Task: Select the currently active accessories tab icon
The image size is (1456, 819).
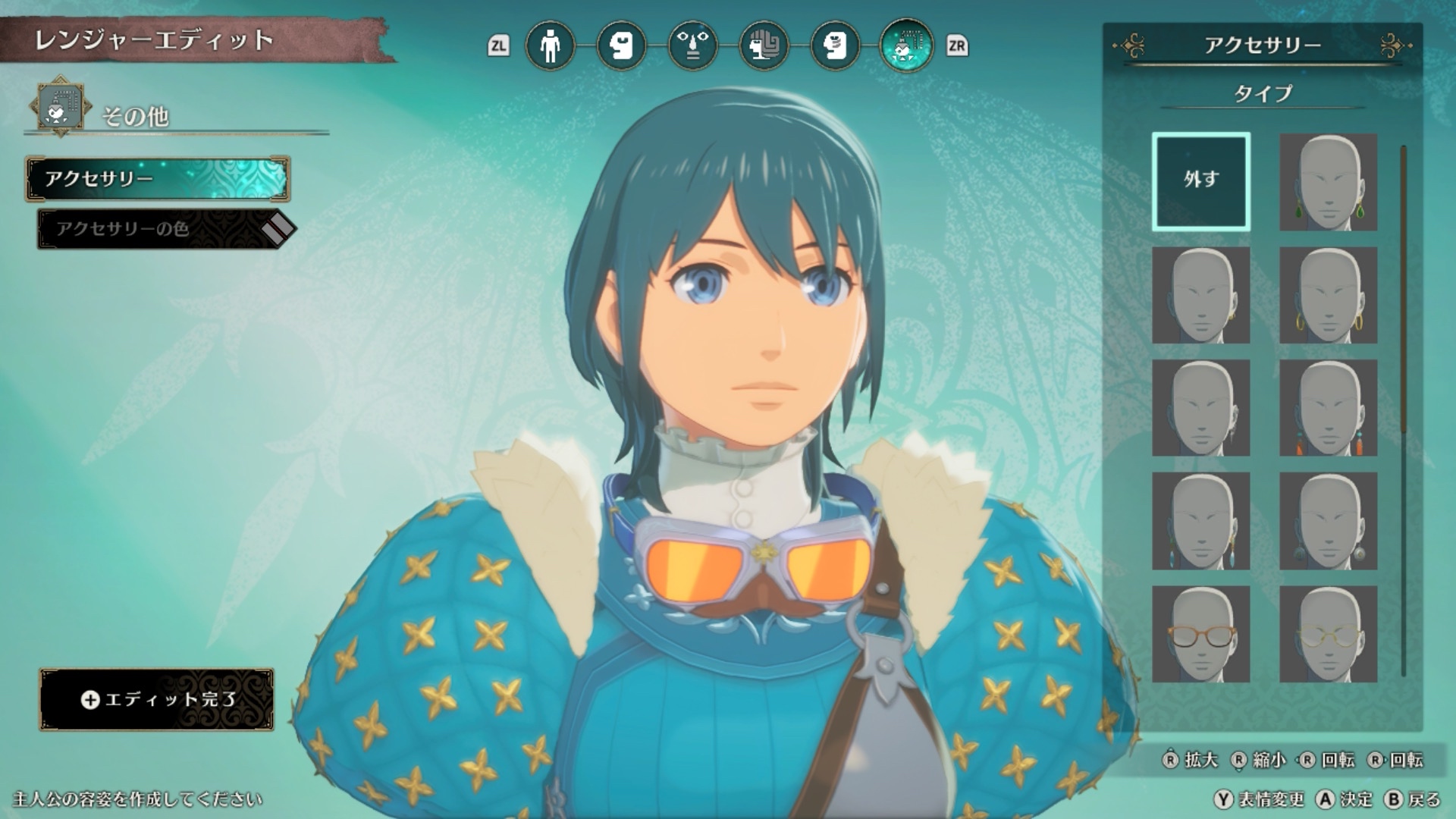Action: click(x=906, y=45)
